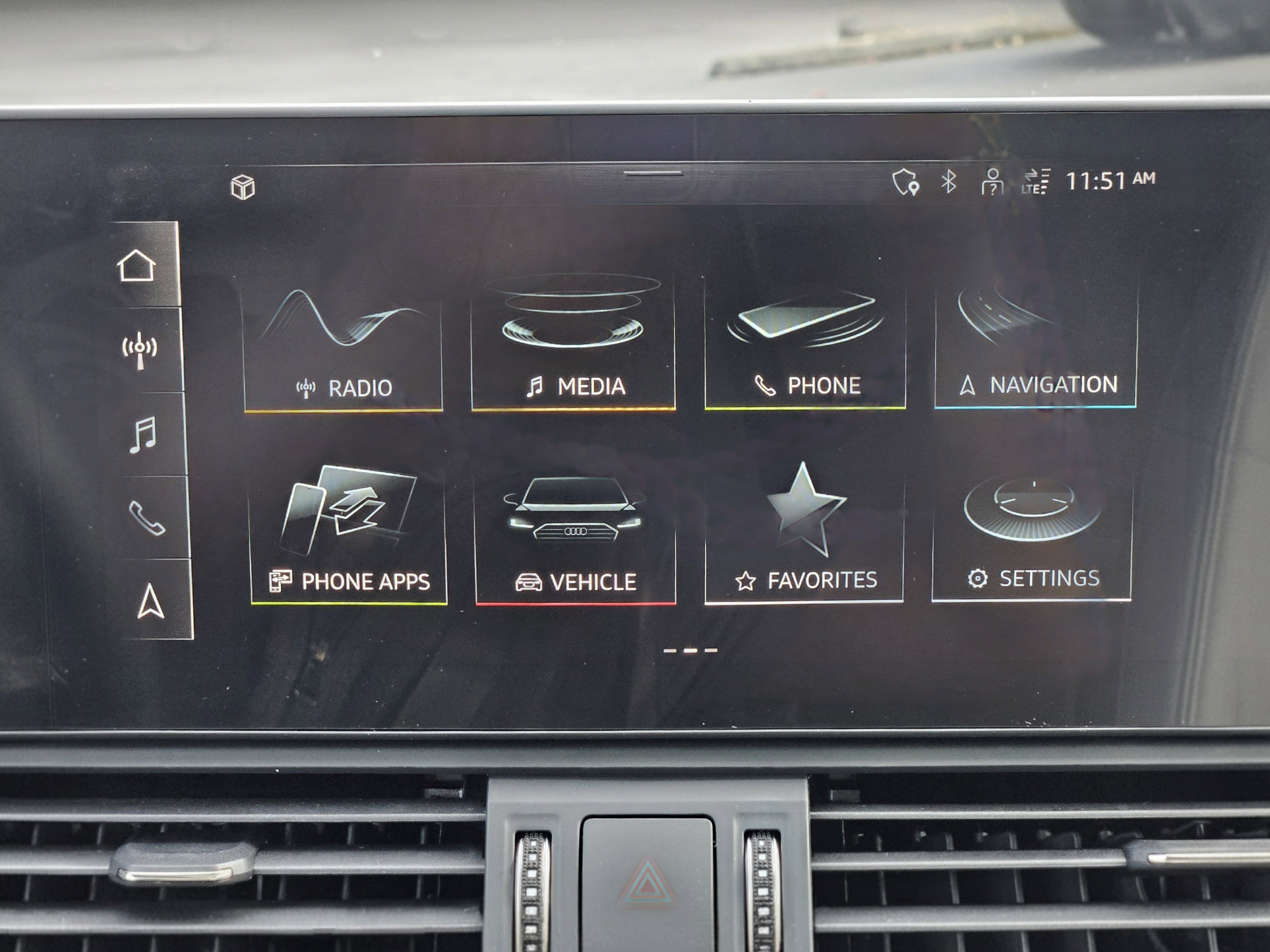The width and height of the screenshot is (1270, 952).
Task: Click the page indicator dashes
Action: point(691,650)
